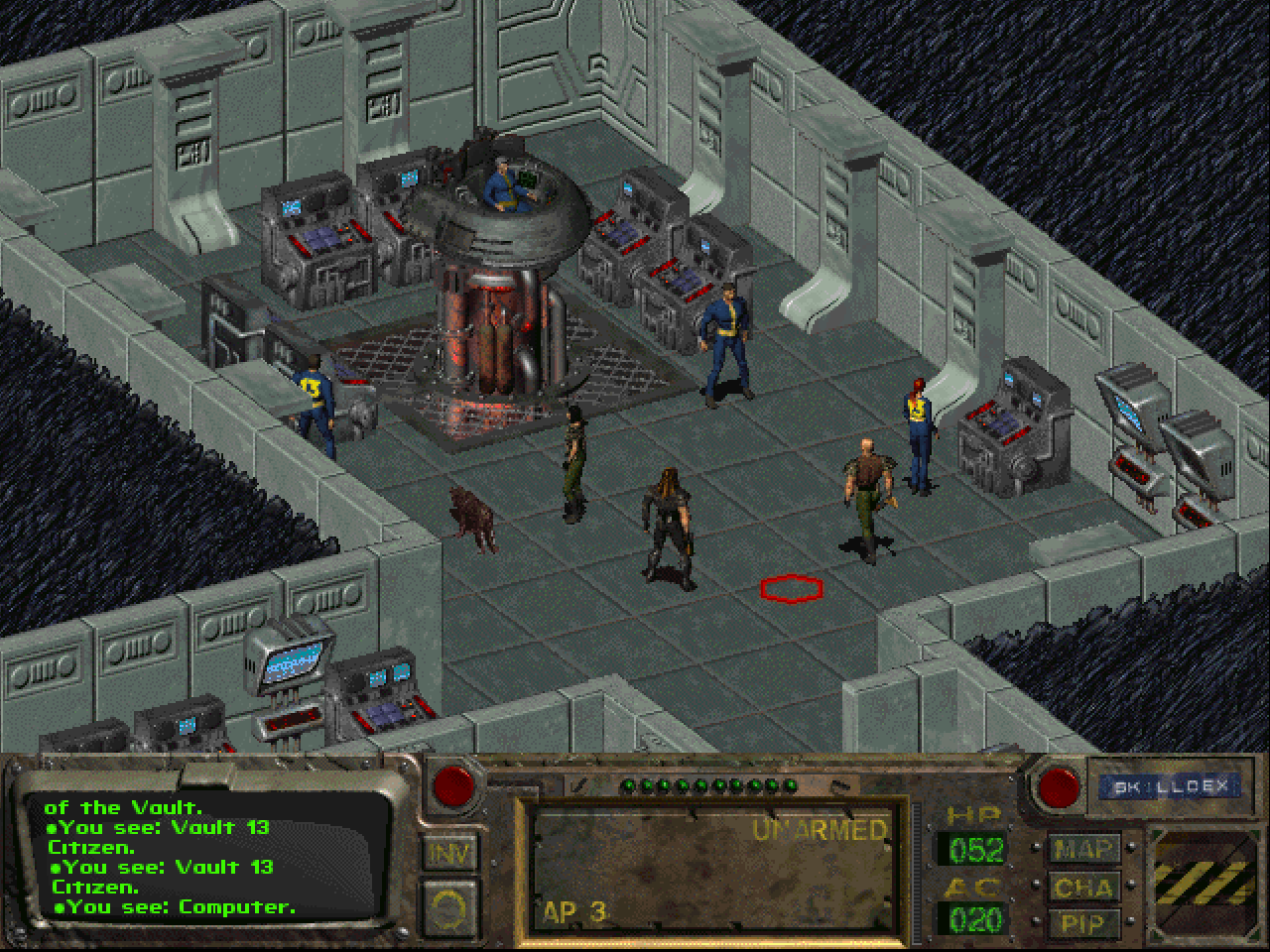Viewport: 1270px width, 952px height.
Task: Open the CHA character sheet
Action: 1082,888
